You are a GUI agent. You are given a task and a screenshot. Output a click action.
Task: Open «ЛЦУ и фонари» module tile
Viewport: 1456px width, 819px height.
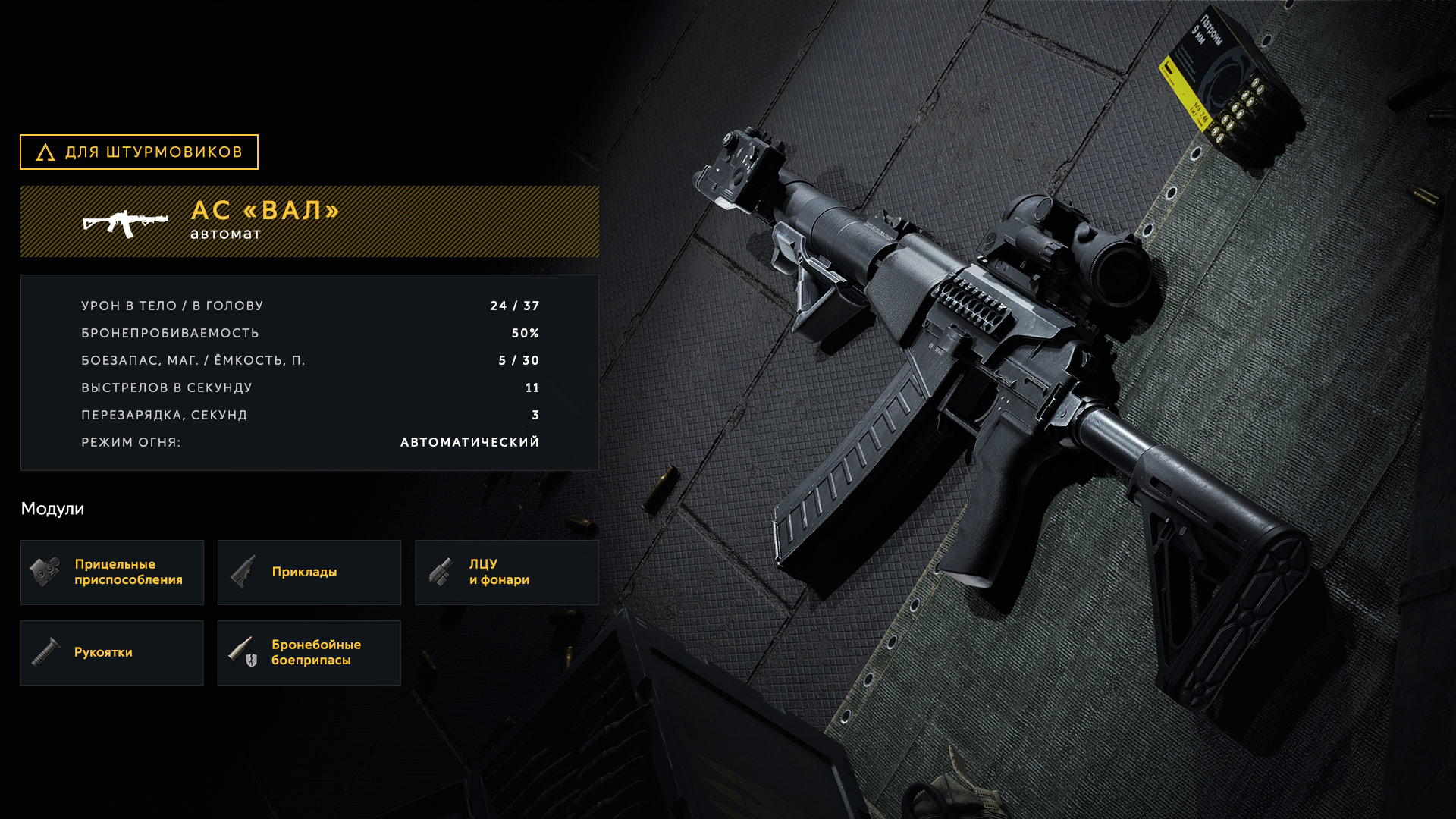[507, 573]
